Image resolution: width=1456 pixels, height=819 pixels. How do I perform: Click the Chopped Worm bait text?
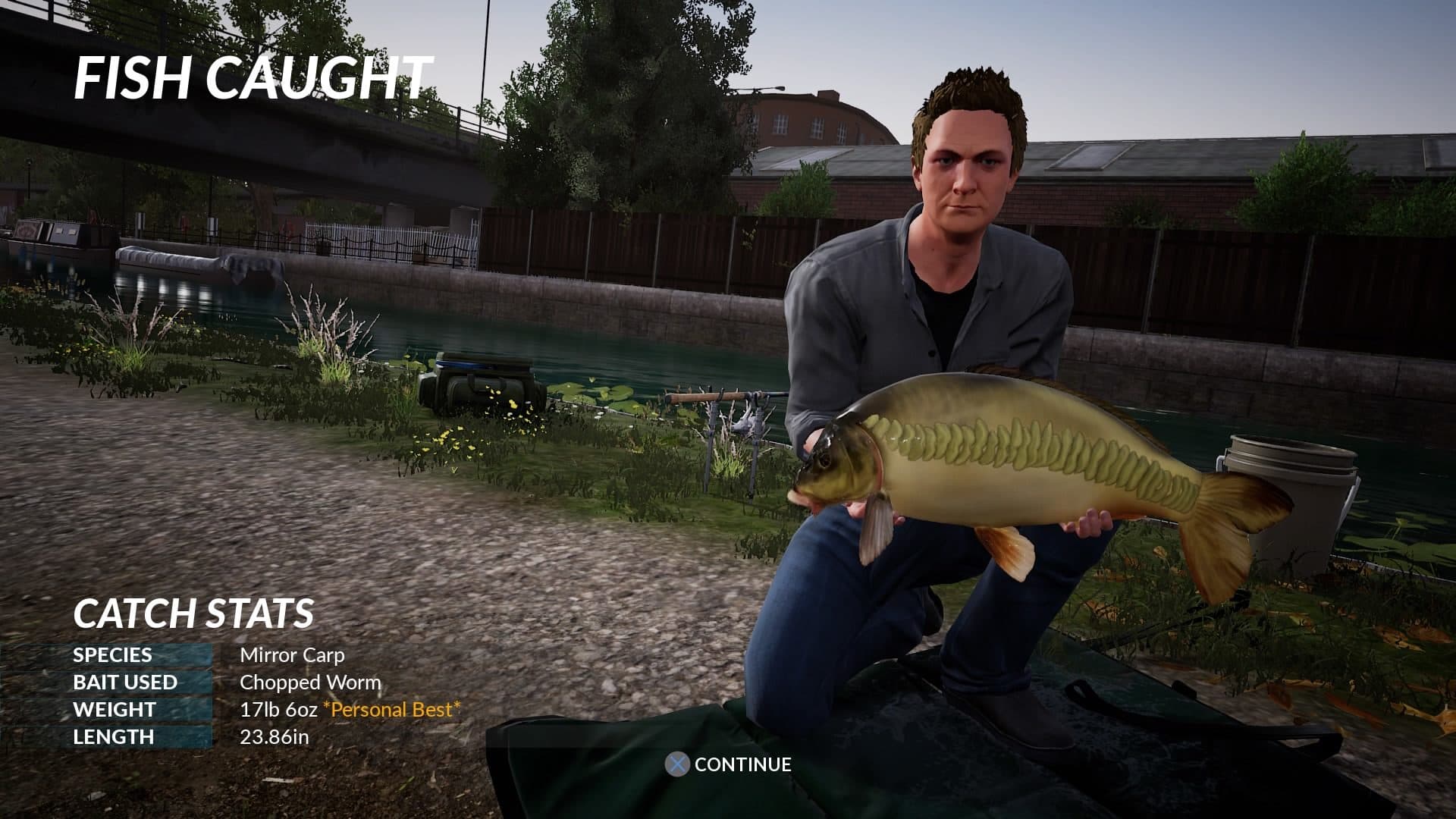pyautogui.click(x=310, y=682)
